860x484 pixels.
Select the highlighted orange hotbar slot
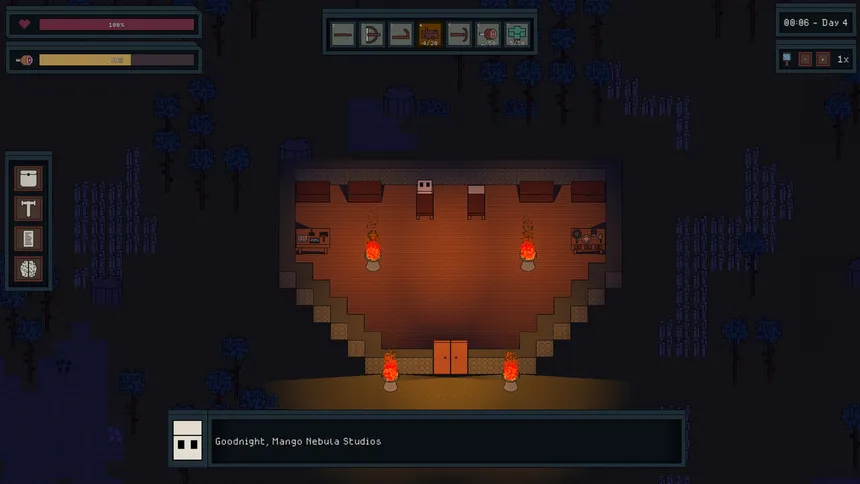click(x=430, y=35)
